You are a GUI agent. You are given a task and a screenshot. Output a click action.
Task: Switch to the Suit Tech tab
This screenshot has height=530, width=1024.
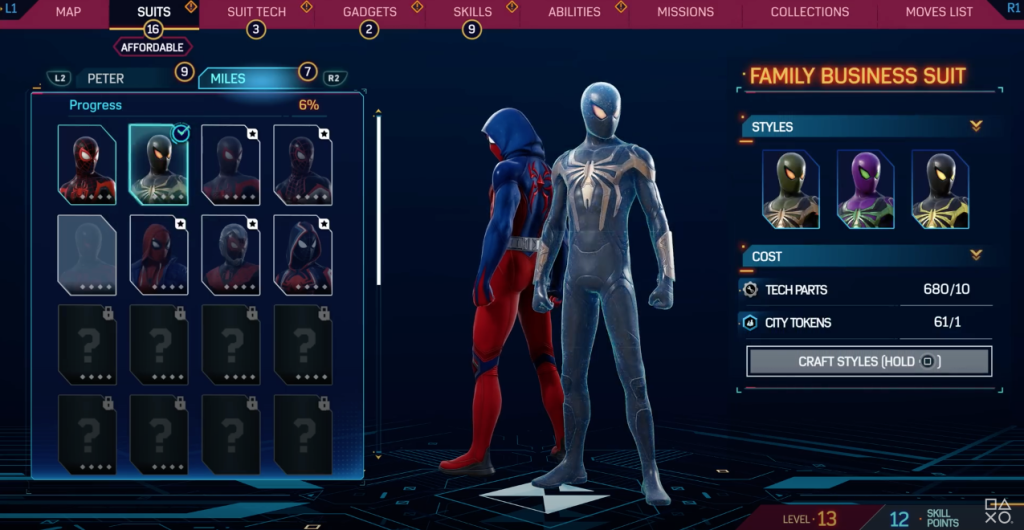point(256,12)
